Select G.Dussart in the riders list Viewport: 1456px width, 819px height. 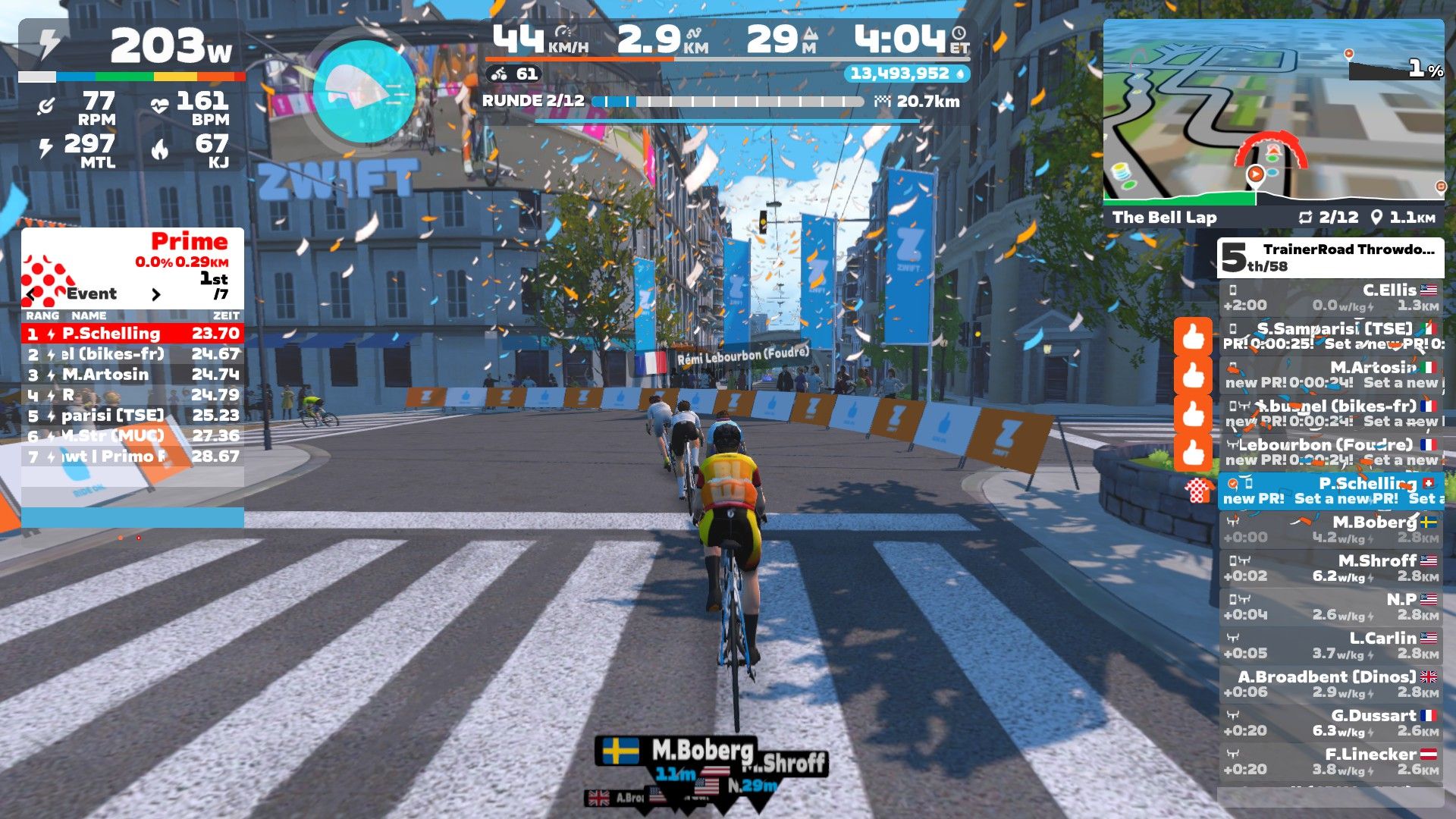(1330, 723)
